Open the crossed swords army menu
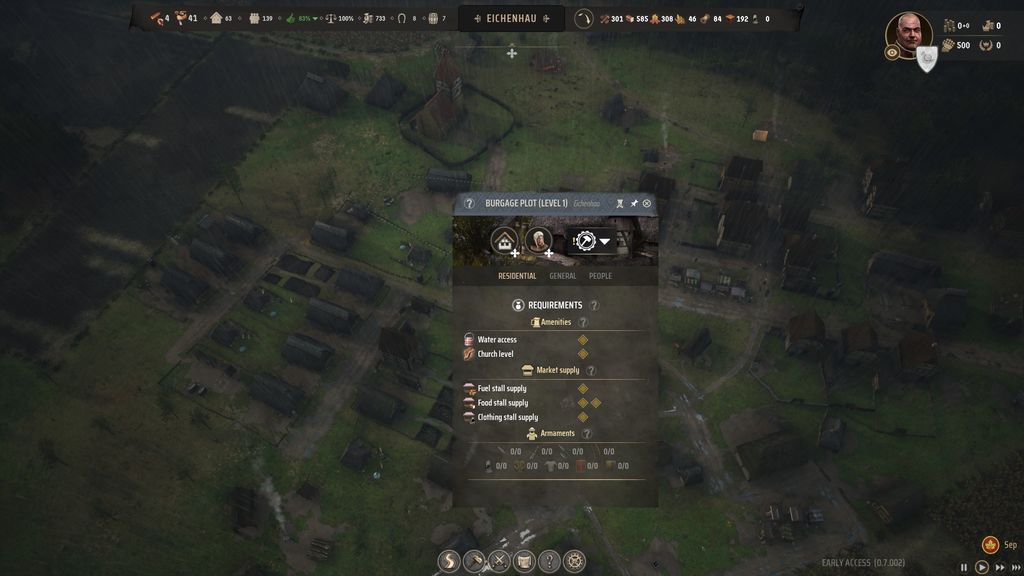The height and width of the screenshot is (576, 1024). tap(499, 562)
